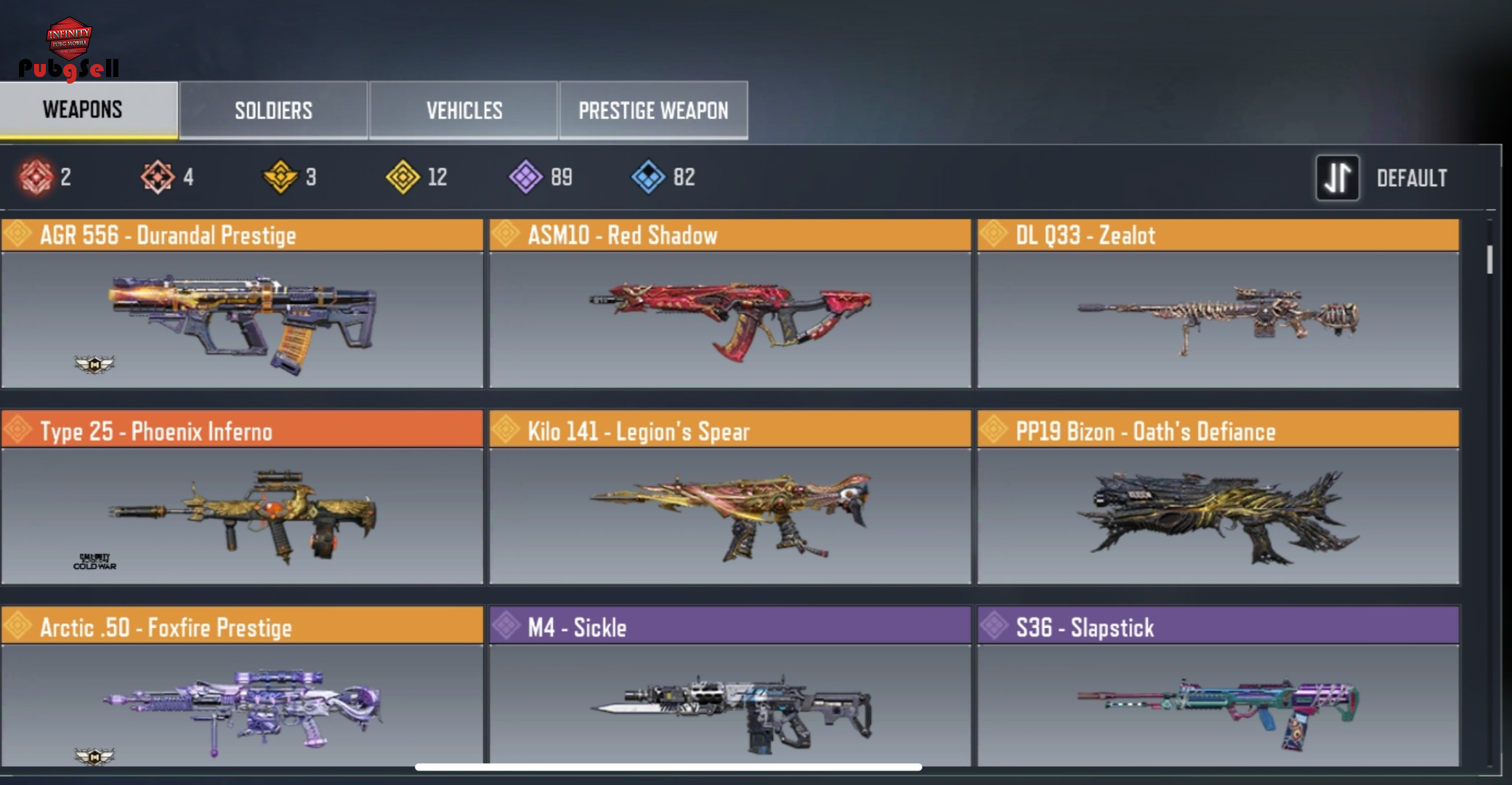Filter by the yellow rarity icon showing 12

403,177
